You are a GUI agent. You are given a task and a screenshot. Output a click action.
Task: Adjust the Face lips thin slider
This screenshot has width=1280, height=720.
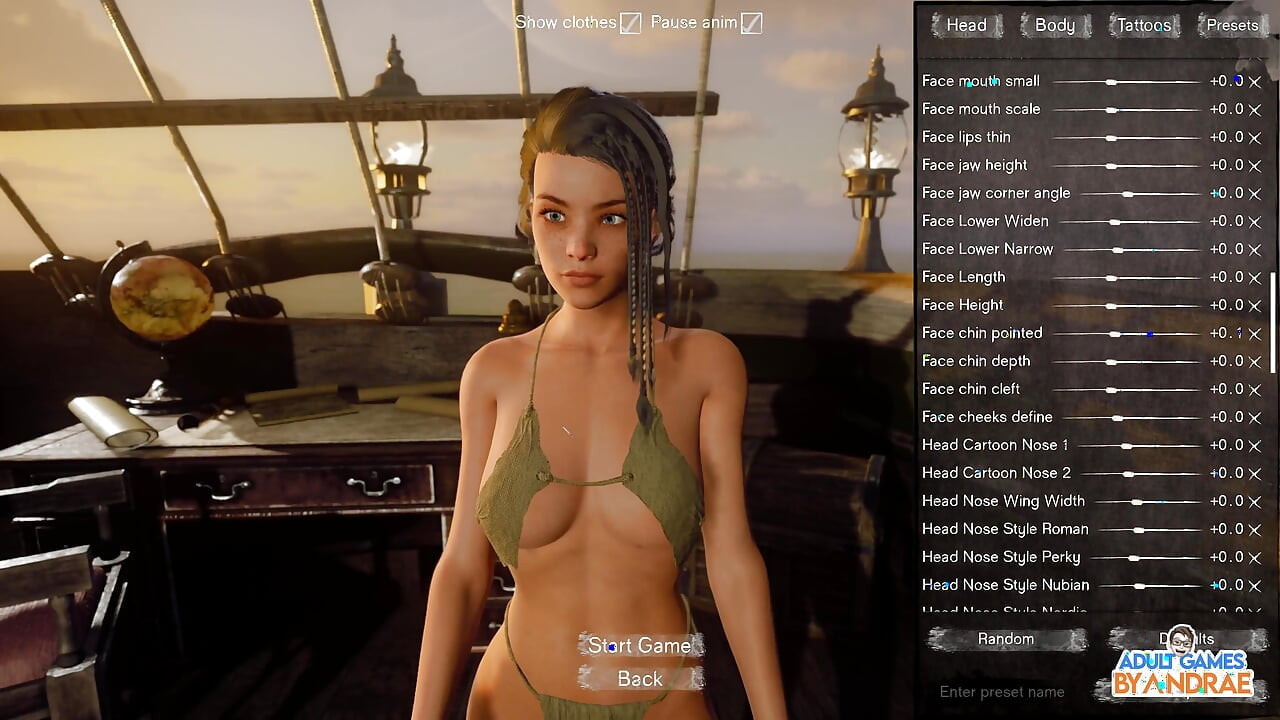[x=1111, y=138]
